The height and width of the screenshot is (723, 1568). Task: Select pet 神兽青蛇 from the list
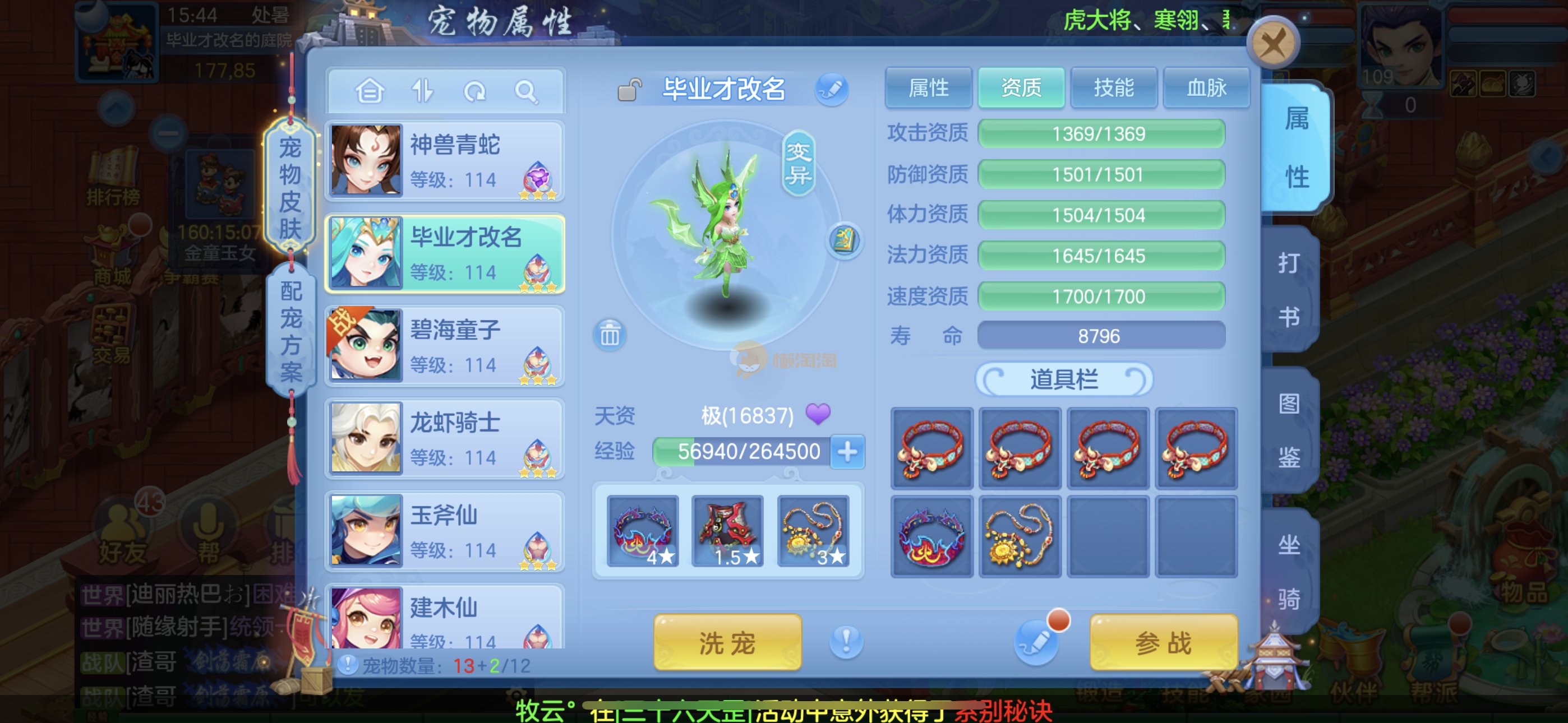pyautogui.click(x=445, y=161)
